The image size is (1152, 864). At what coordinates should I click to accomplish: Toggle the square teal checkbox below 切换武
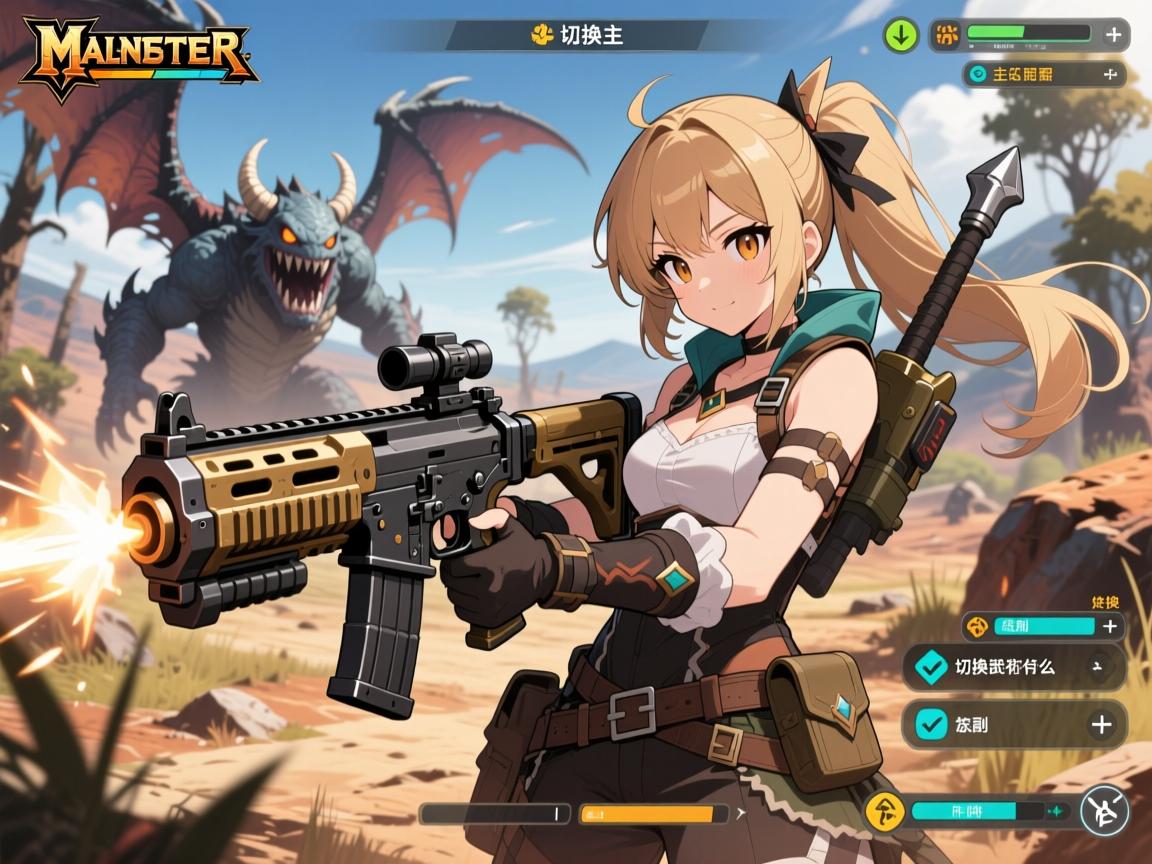point(931,724)
